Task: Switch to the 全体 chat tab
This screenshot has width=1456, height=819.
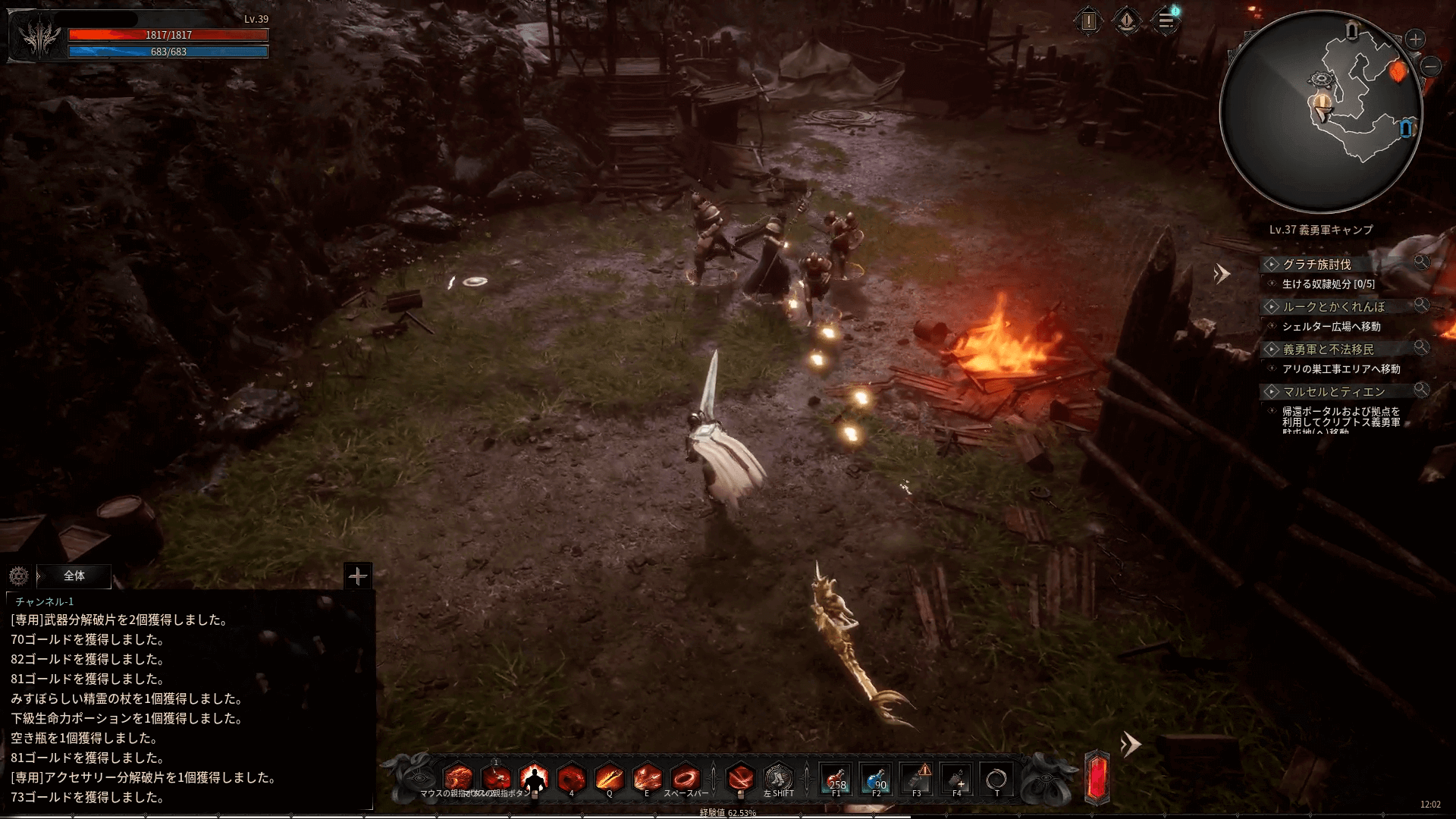Action: 74,576
